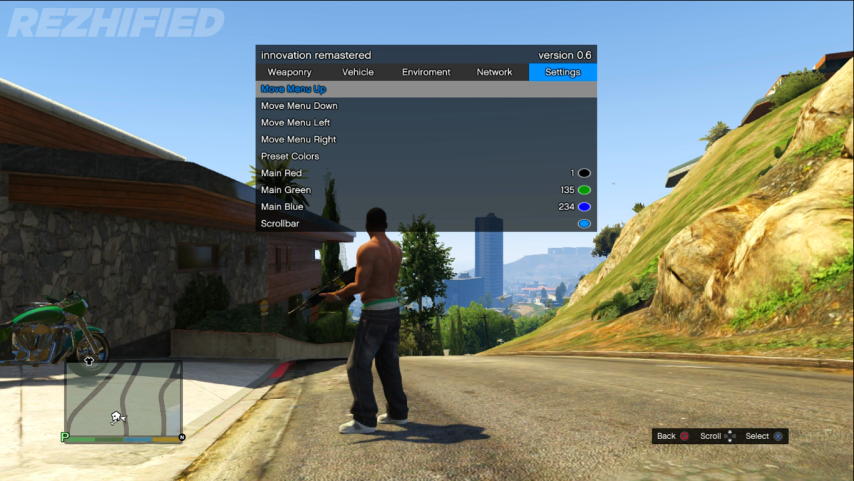Go to the Network tab

pos(494,72)
